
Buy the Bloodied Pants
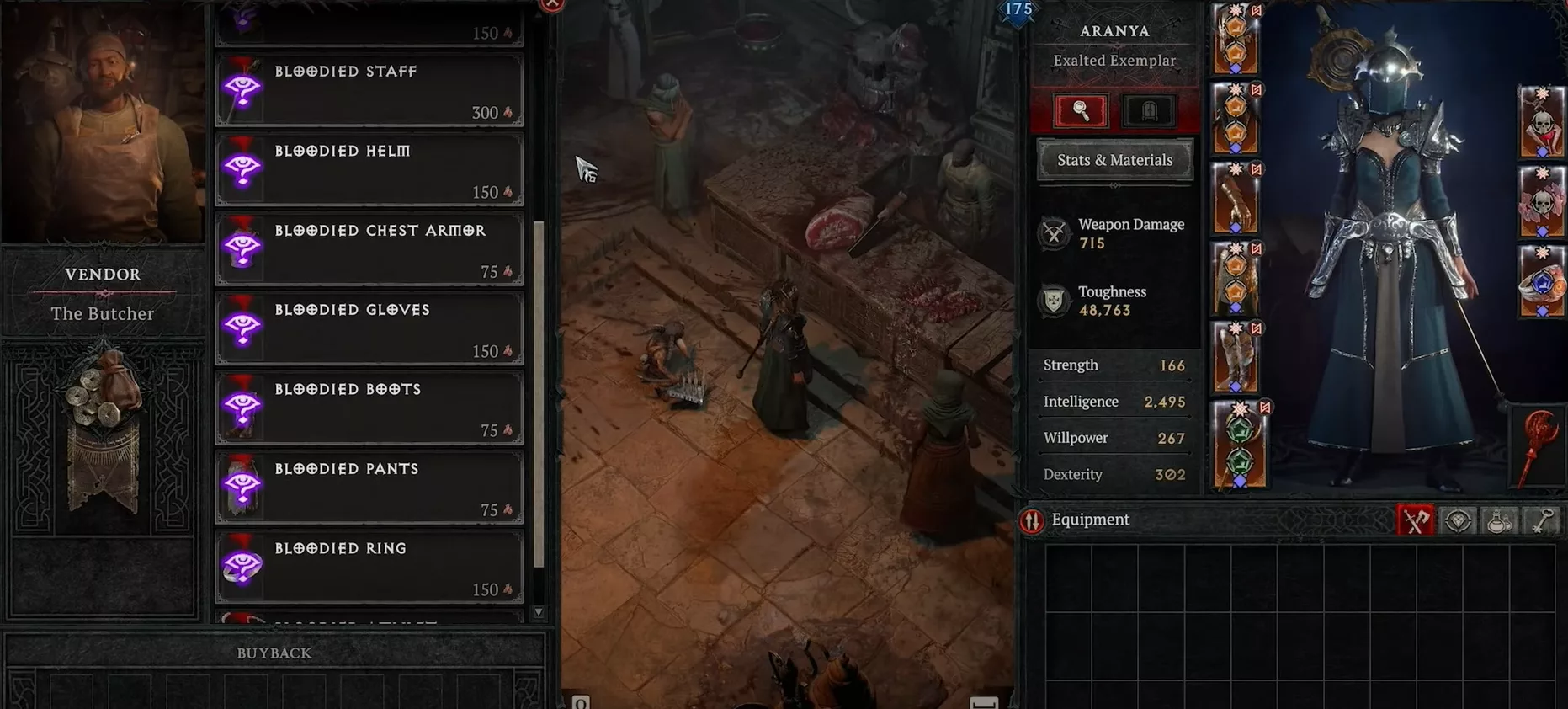click(369, 487)
